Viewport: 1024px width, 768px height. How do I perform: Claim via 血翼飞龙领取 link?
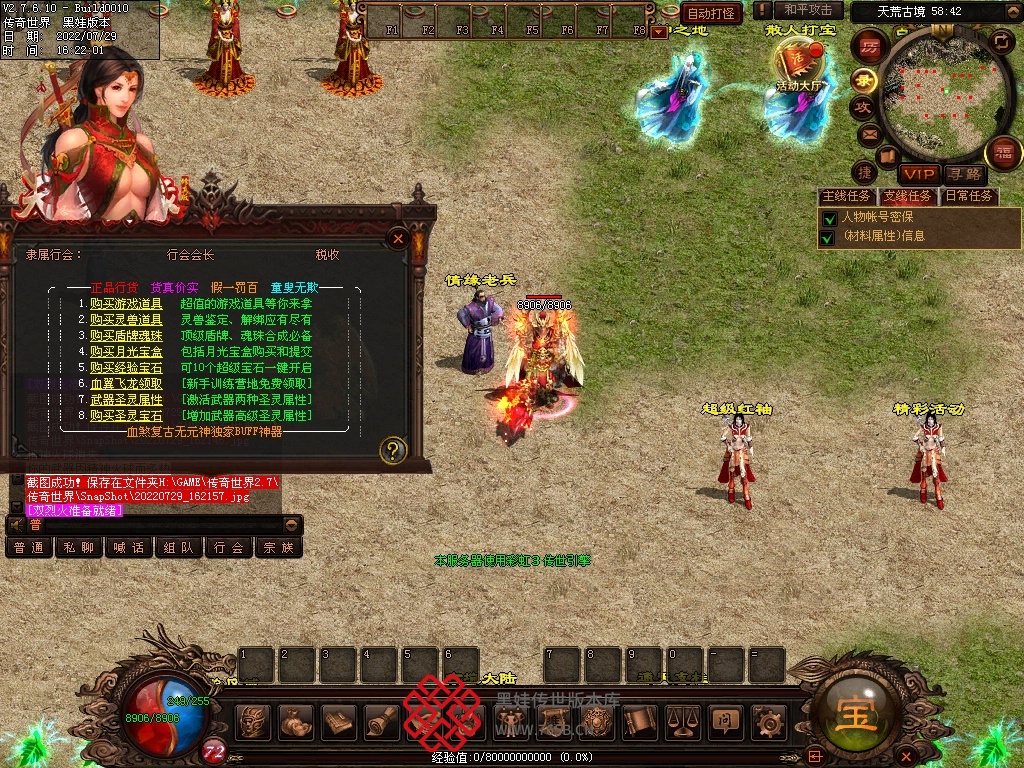(126, 383)
